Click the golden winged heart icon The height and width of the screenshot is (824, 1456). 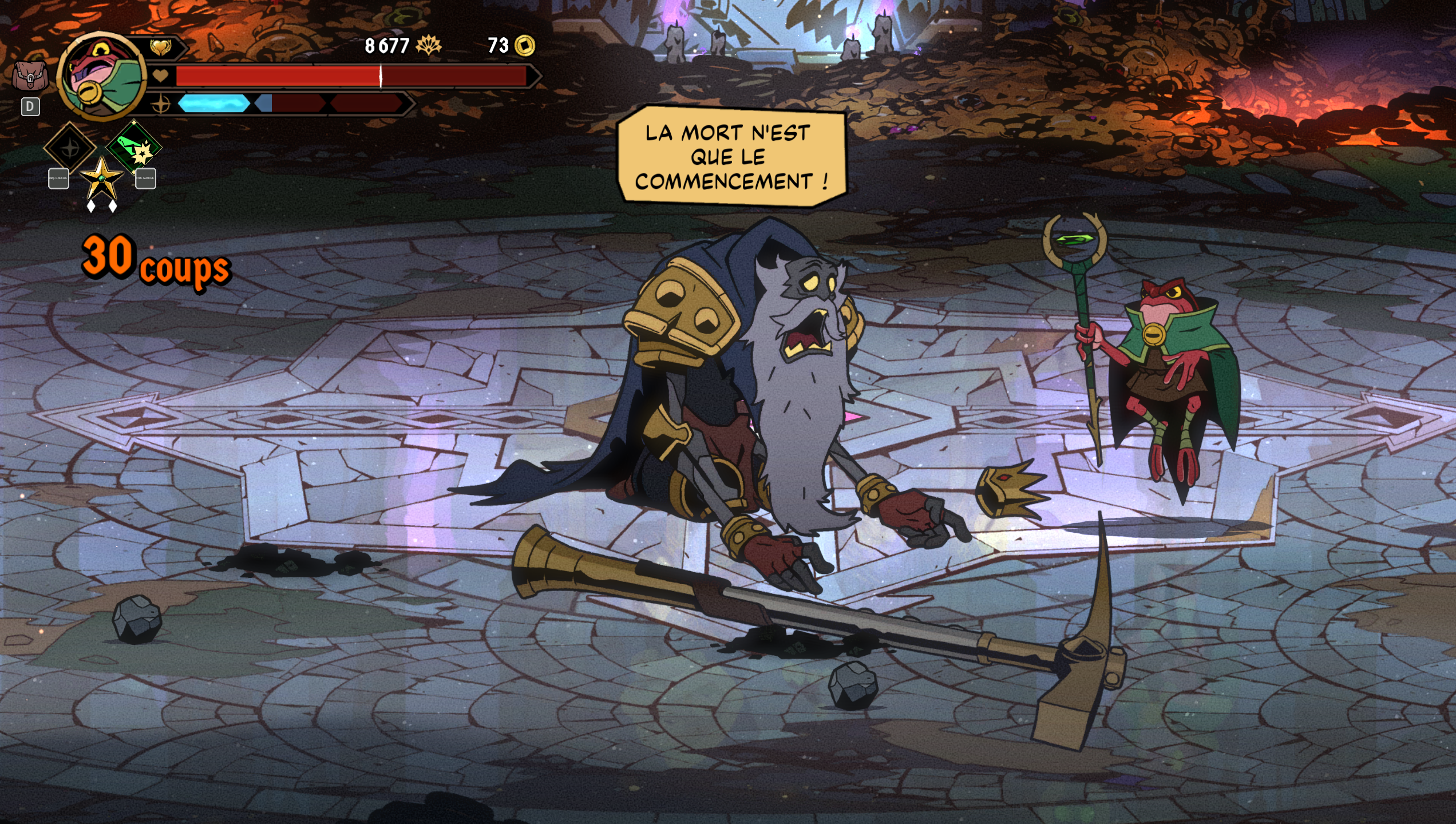coord(160,46)
